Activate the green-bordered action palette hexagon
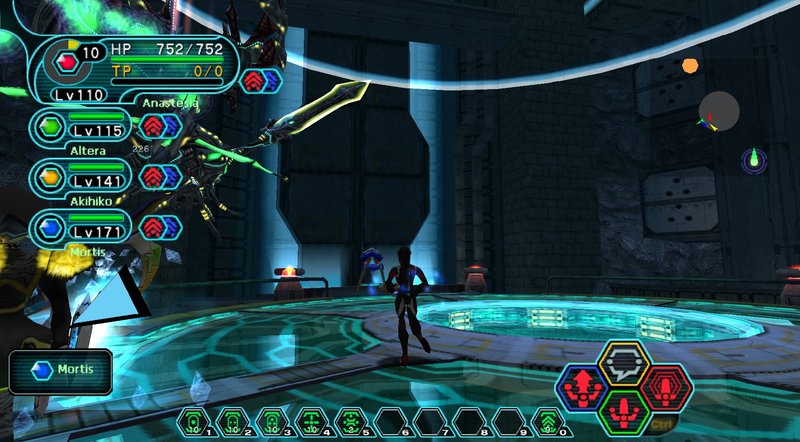 (x=625, y=408)
